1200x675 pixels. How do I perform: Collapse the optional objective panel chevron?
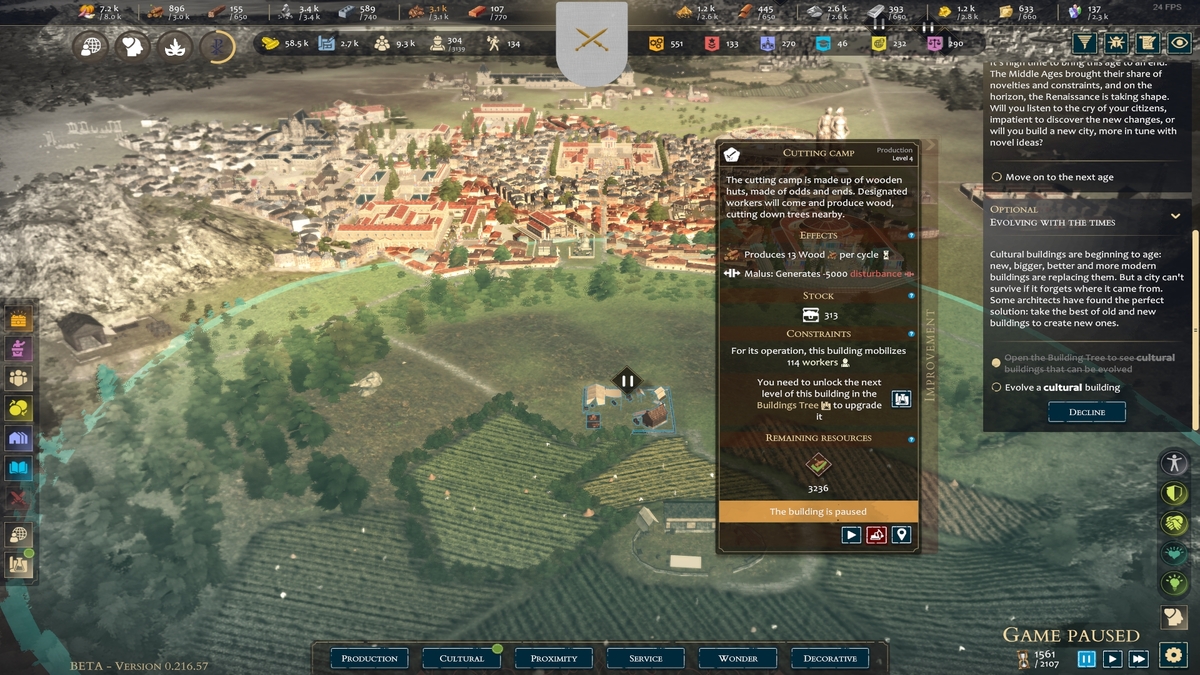pos(1175,216)
